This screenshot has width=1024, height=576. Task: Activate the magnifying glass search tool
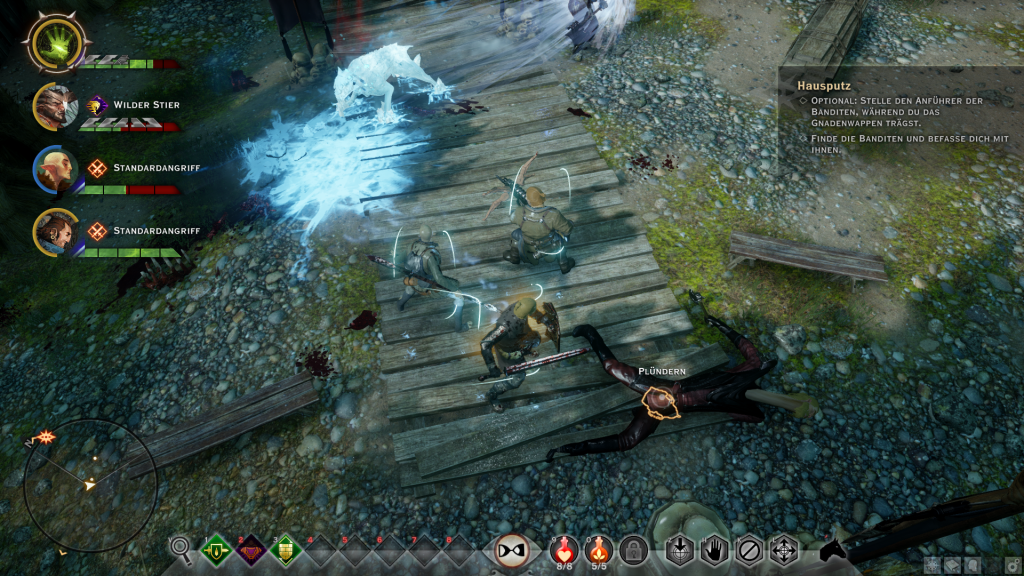pos(181,548)
